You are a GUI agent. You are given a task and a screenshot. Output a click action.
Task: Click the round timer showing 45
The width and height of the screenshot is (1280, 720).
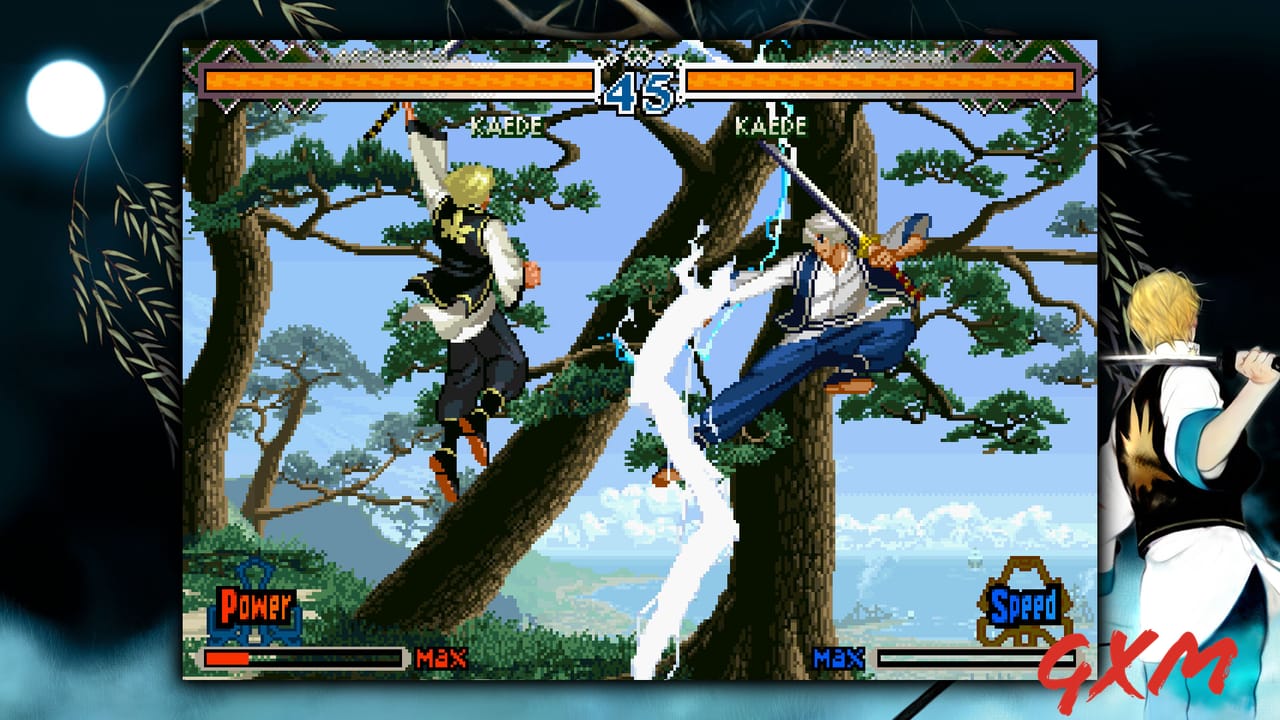tap(640, 90)
